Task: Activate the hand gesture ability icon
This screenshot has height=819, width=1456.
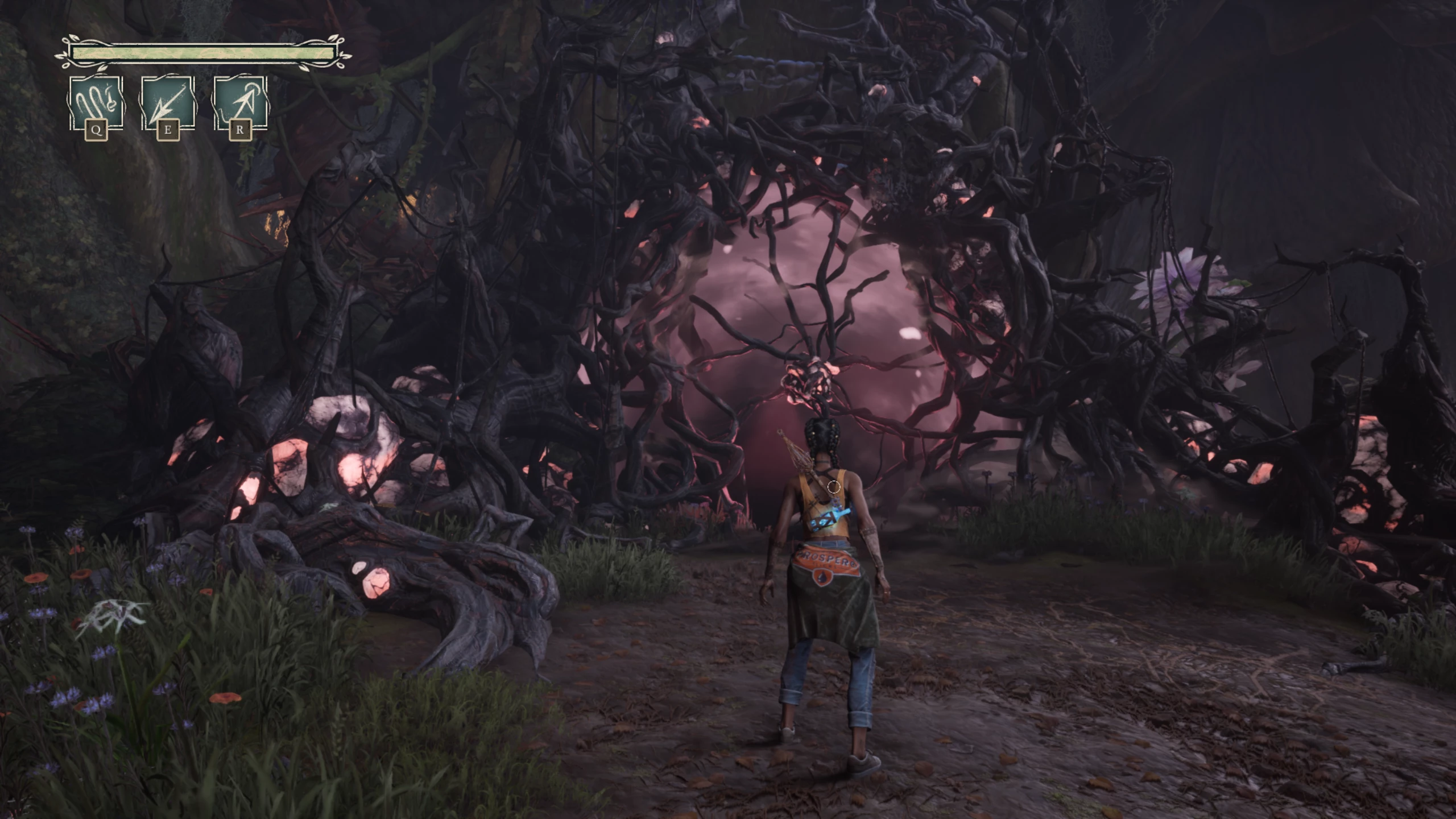Action: [x=96, y=104]
